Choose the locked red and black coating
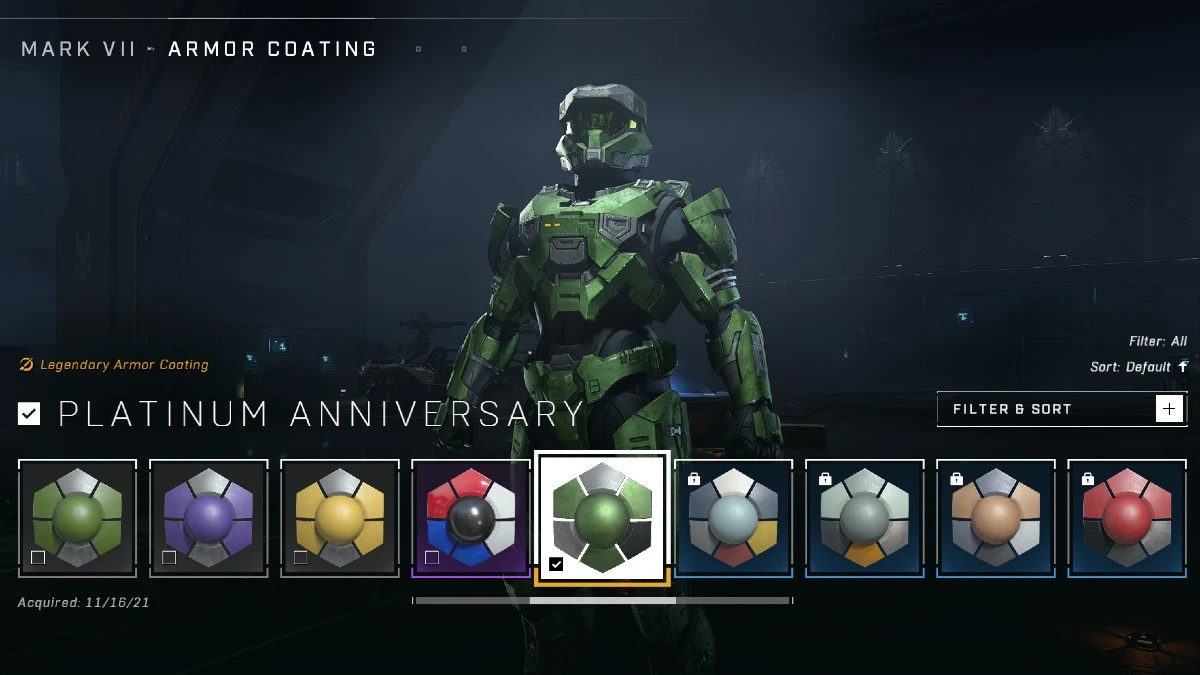This screenshot has height=675, width=1200. 1127,518
